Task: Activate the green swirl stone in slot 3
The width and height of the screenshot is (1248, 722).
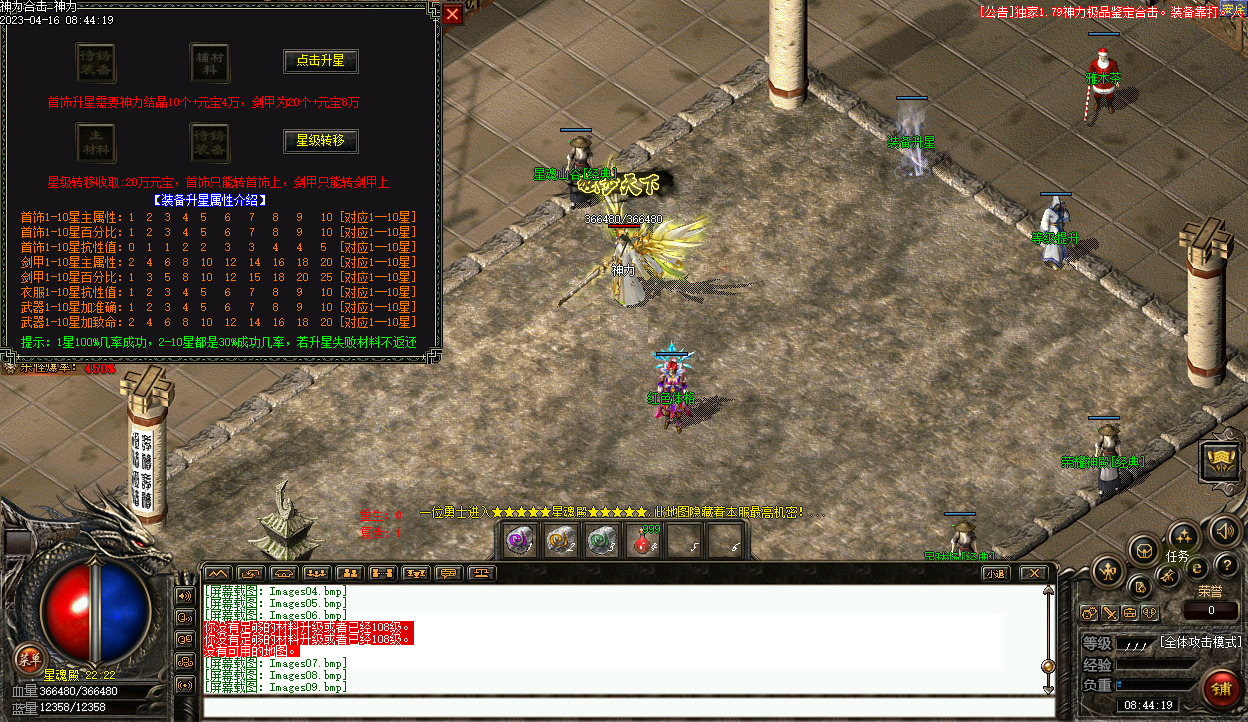Action: tap(602, 540)
